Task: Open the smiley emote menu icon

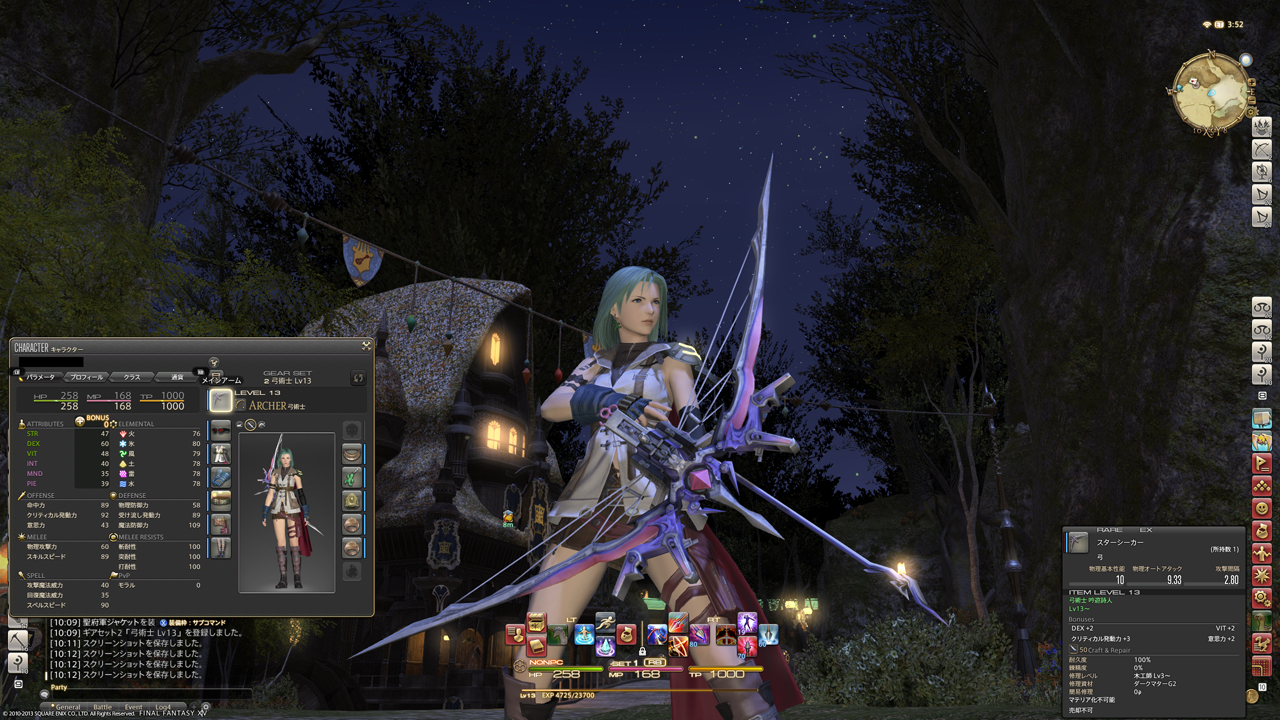Action: pyautogui.click(x=1262, y=507)
